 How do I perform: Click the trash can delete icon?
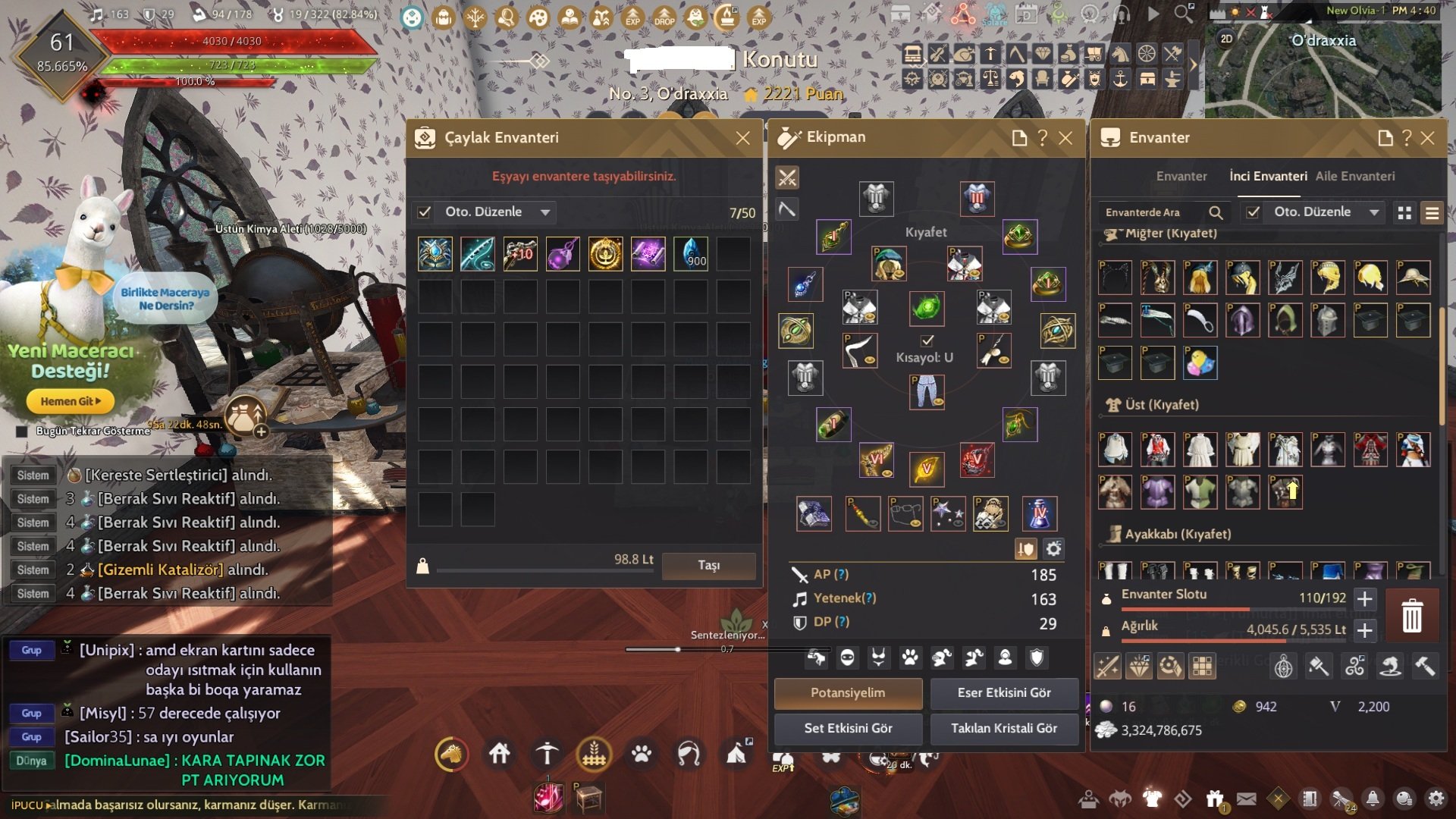point(1411,615)
